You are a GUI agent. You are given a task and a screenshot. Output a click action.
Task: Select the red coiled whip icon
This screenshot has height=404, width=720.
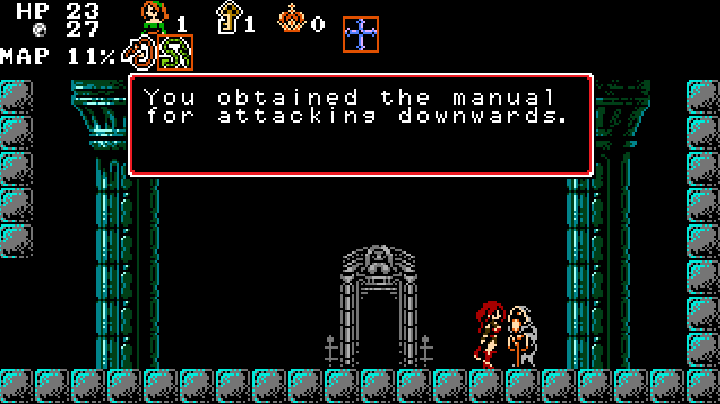(140, 53)
